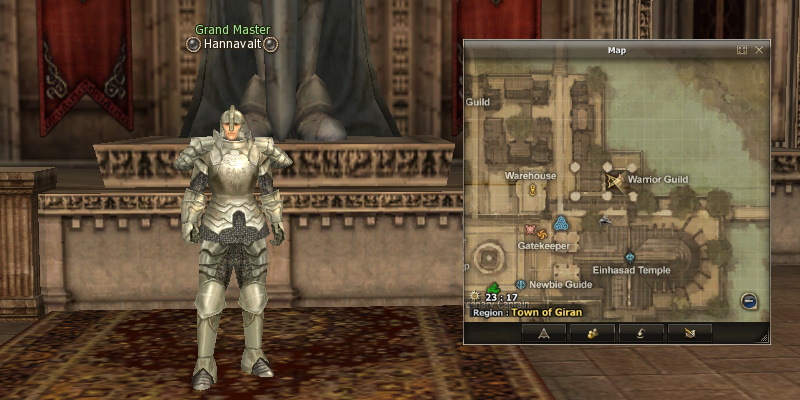Click the Newbie Guide map marker
The image size is (800, 400).
tap(520, 285)
